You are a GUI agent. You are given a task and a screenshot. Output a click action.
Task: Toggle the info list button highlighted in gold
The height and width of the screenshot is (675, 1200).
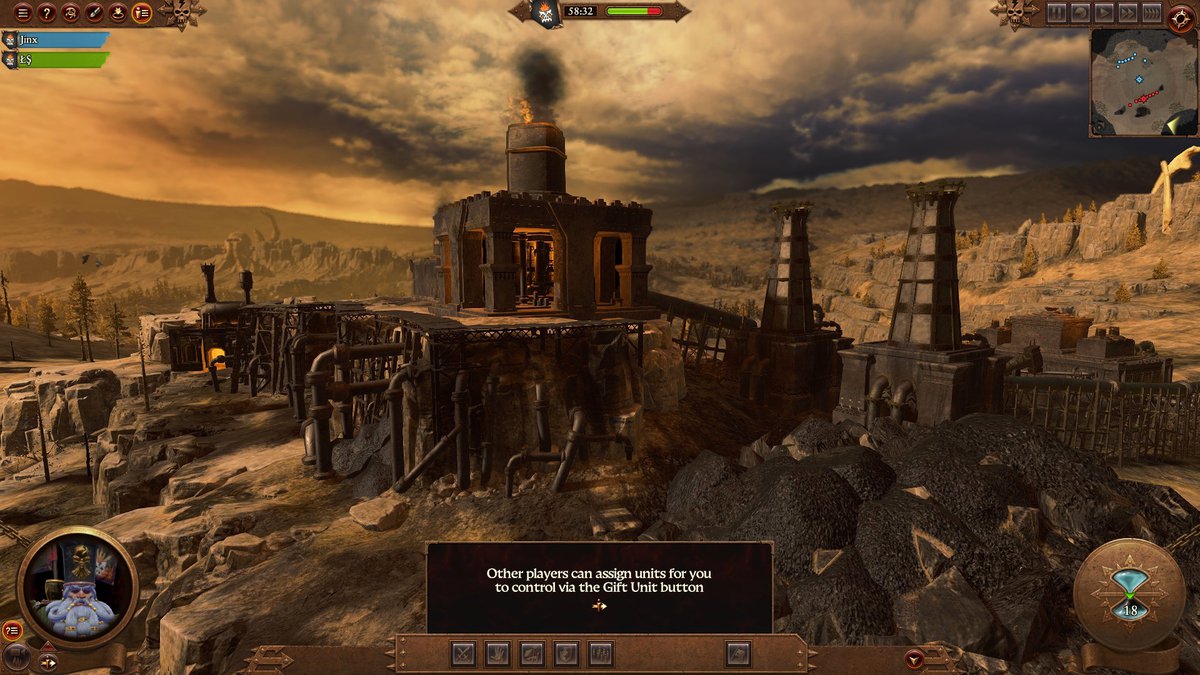[x=142, y=13]
